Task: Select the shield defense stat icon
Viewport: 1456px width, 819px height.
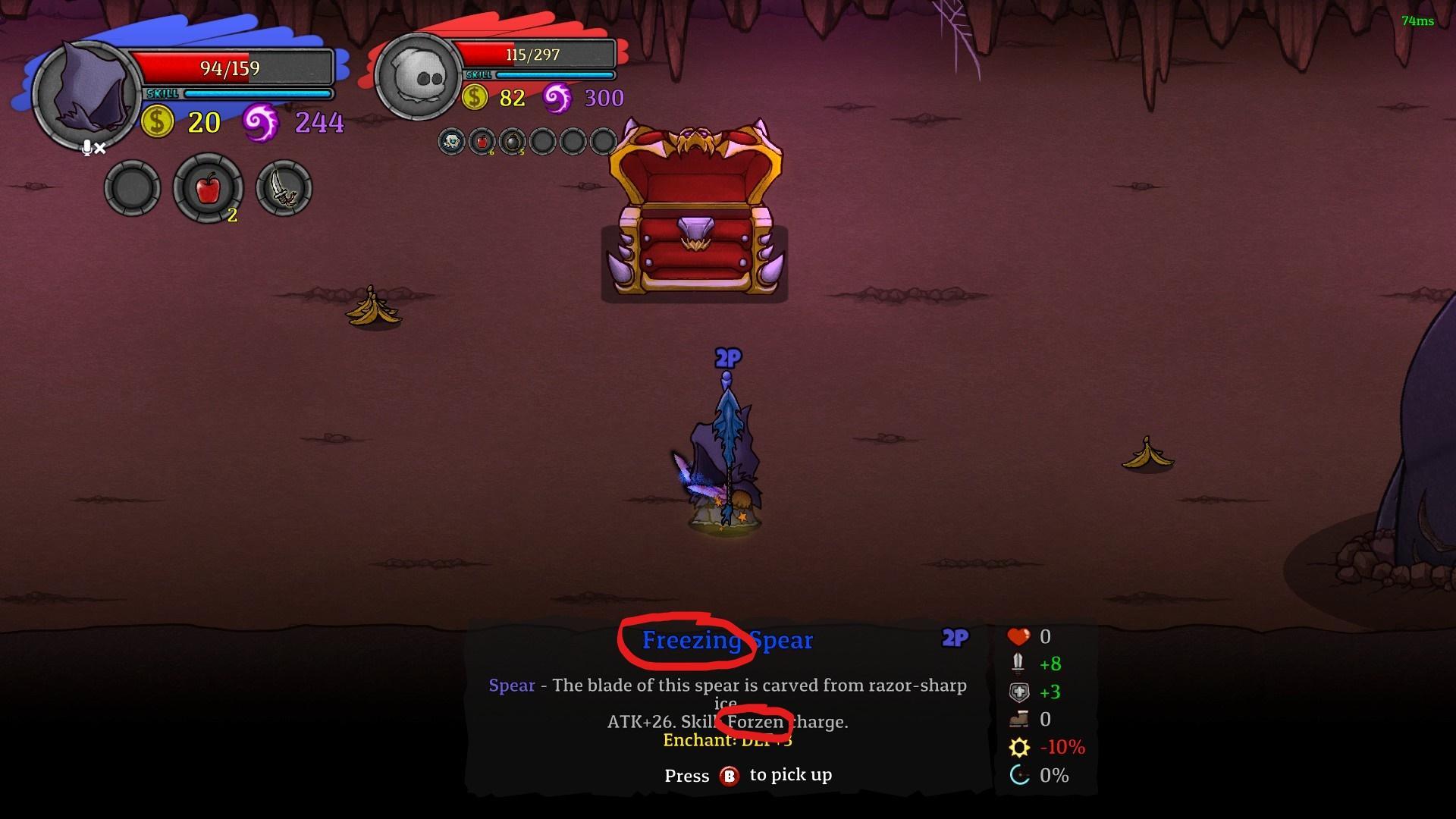Action: 1019,692
